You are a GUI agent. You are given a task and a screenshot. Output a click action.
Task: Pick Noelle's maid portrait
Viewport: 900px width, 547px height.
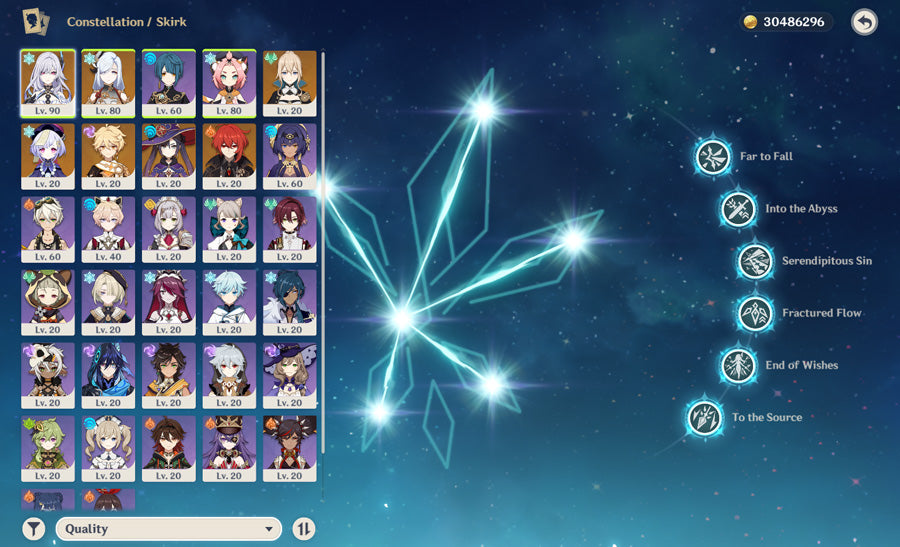coord(168,230)
